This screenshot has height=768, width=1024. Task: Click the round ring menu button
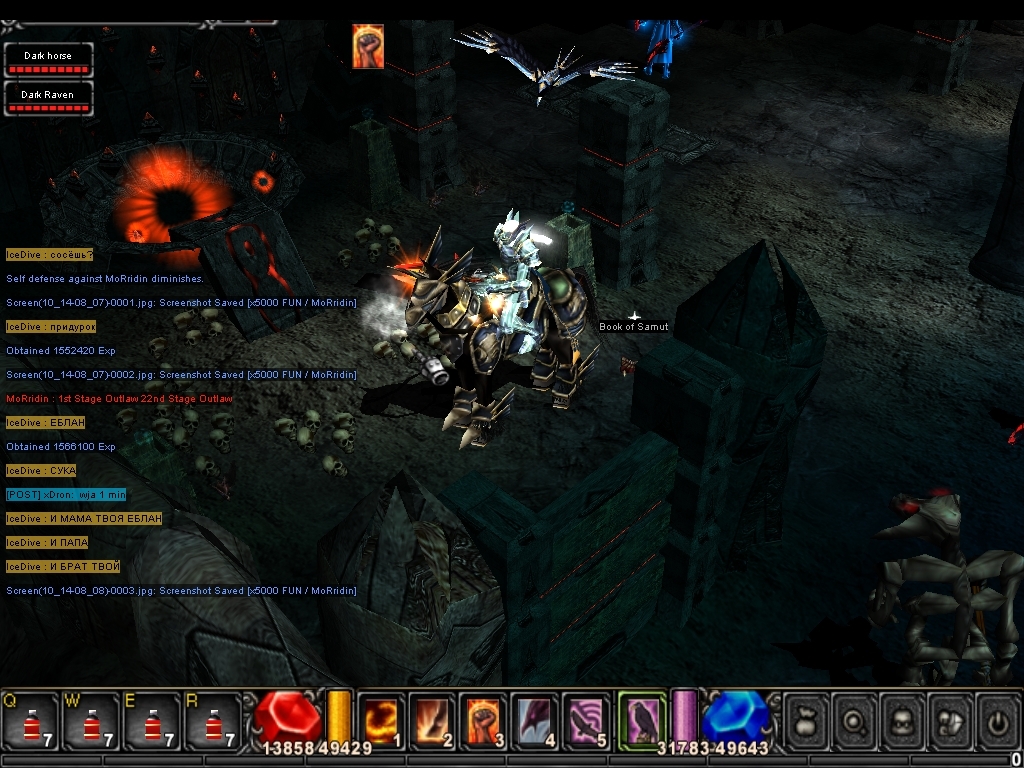click(x=854, y=721)
